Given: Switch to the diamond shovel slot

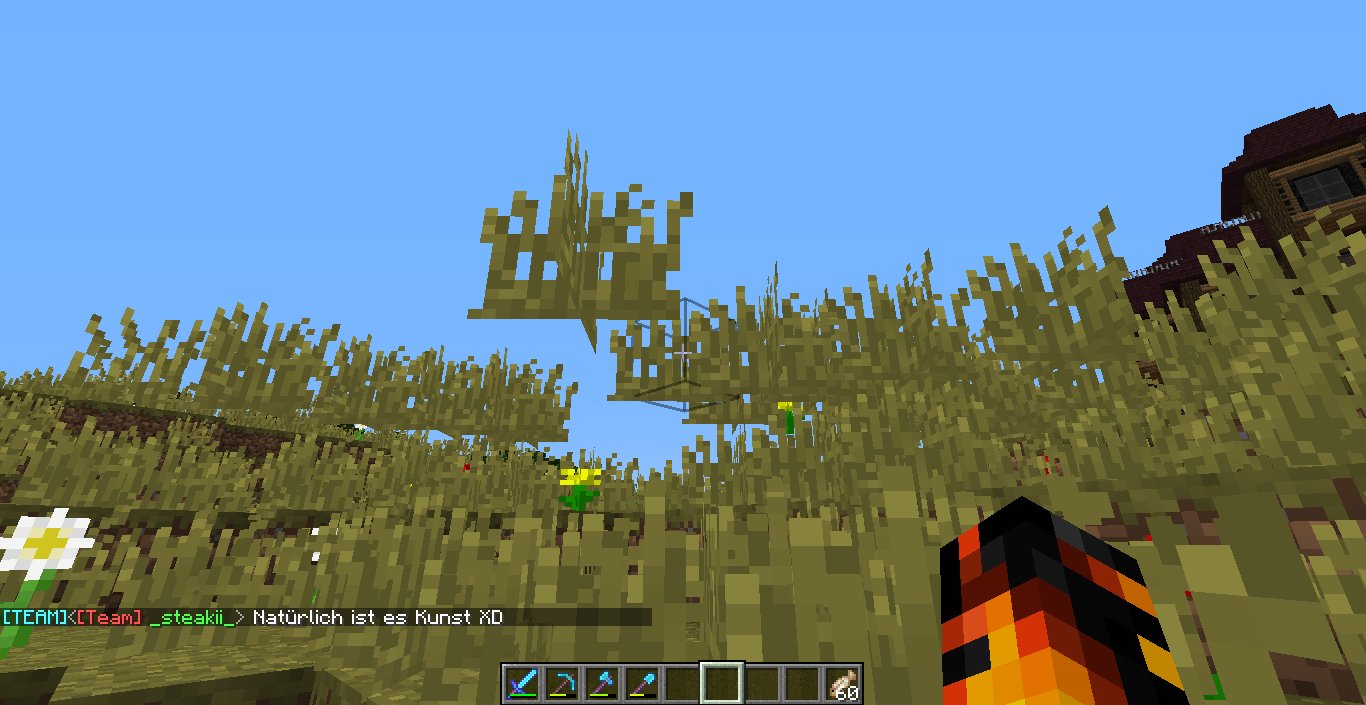Looking at the screenshot, I should 643,684.
